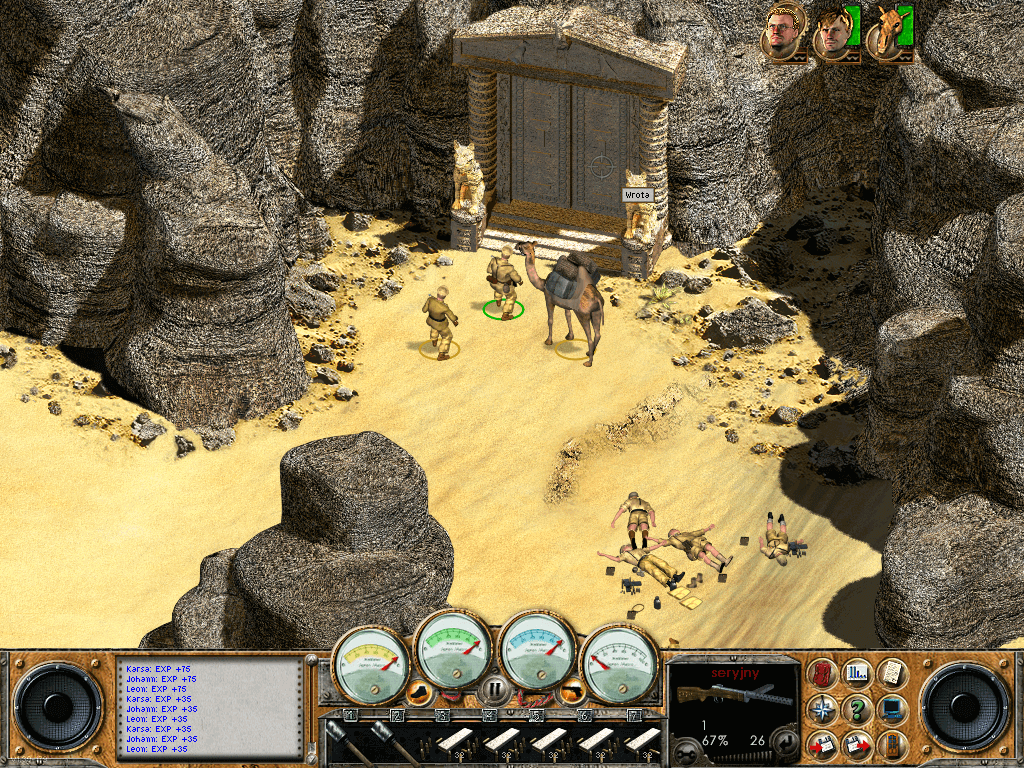Toggle the pause button between the gauges
The image size is (1024, 768).
pyautogui.click(x=493, y=688)
